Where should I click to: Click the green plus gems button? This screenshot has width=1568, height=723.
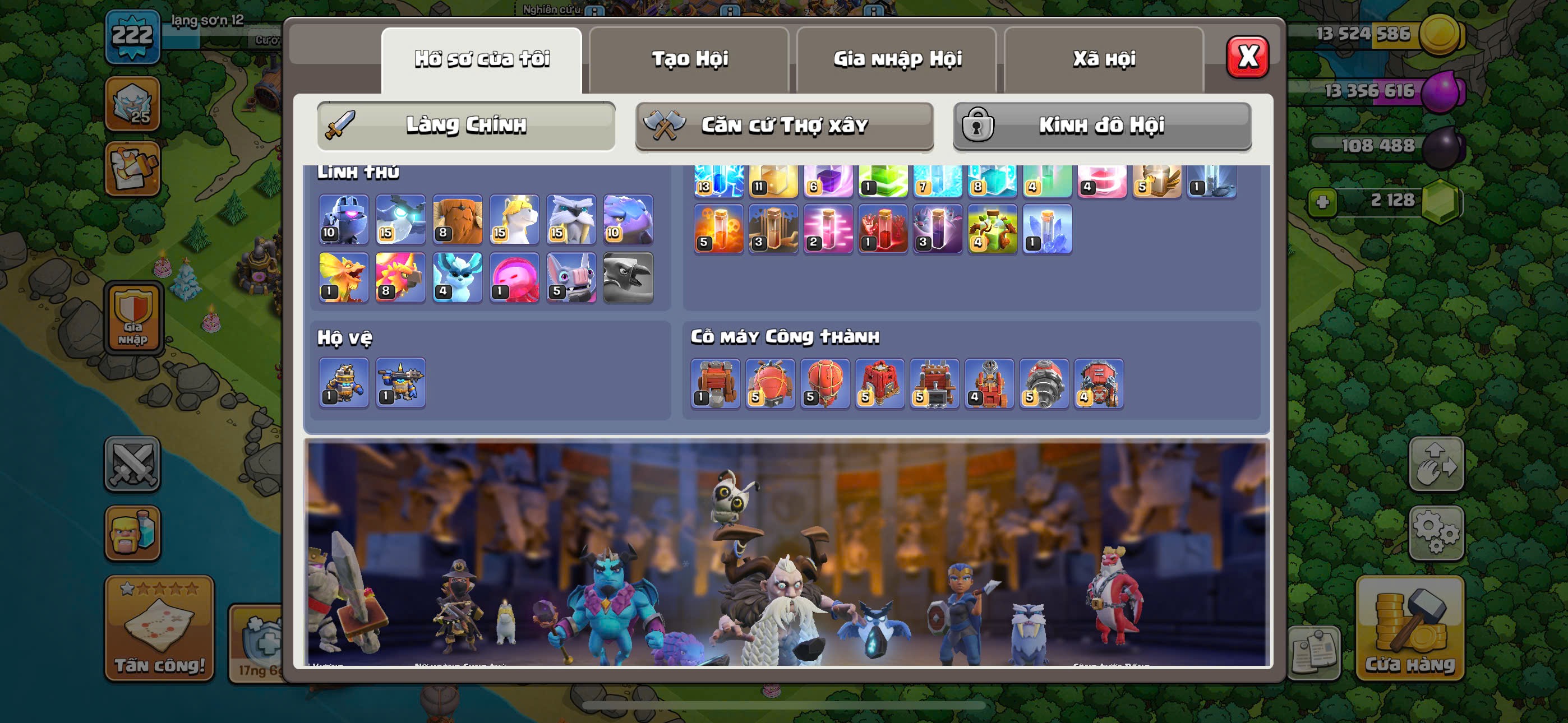(1322, 201)
